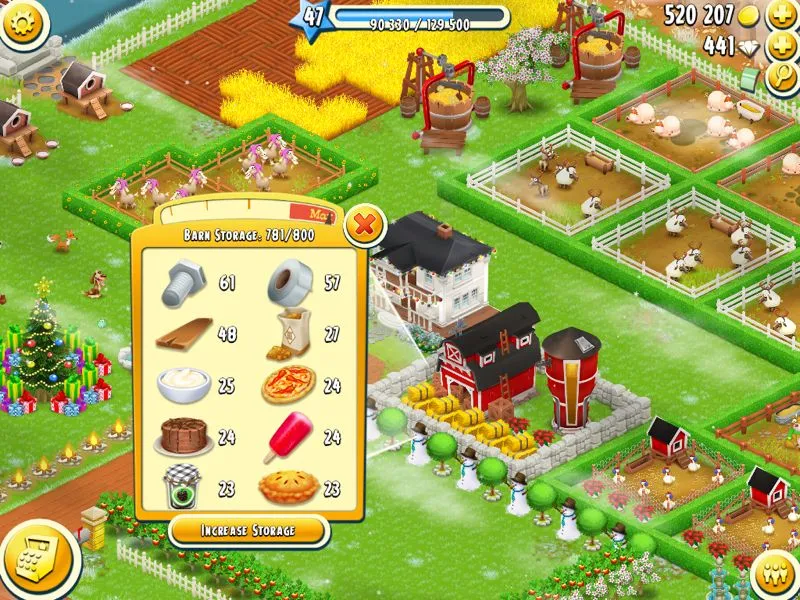
Task: Tap the Increase Storage button
Action: point(247,529)
